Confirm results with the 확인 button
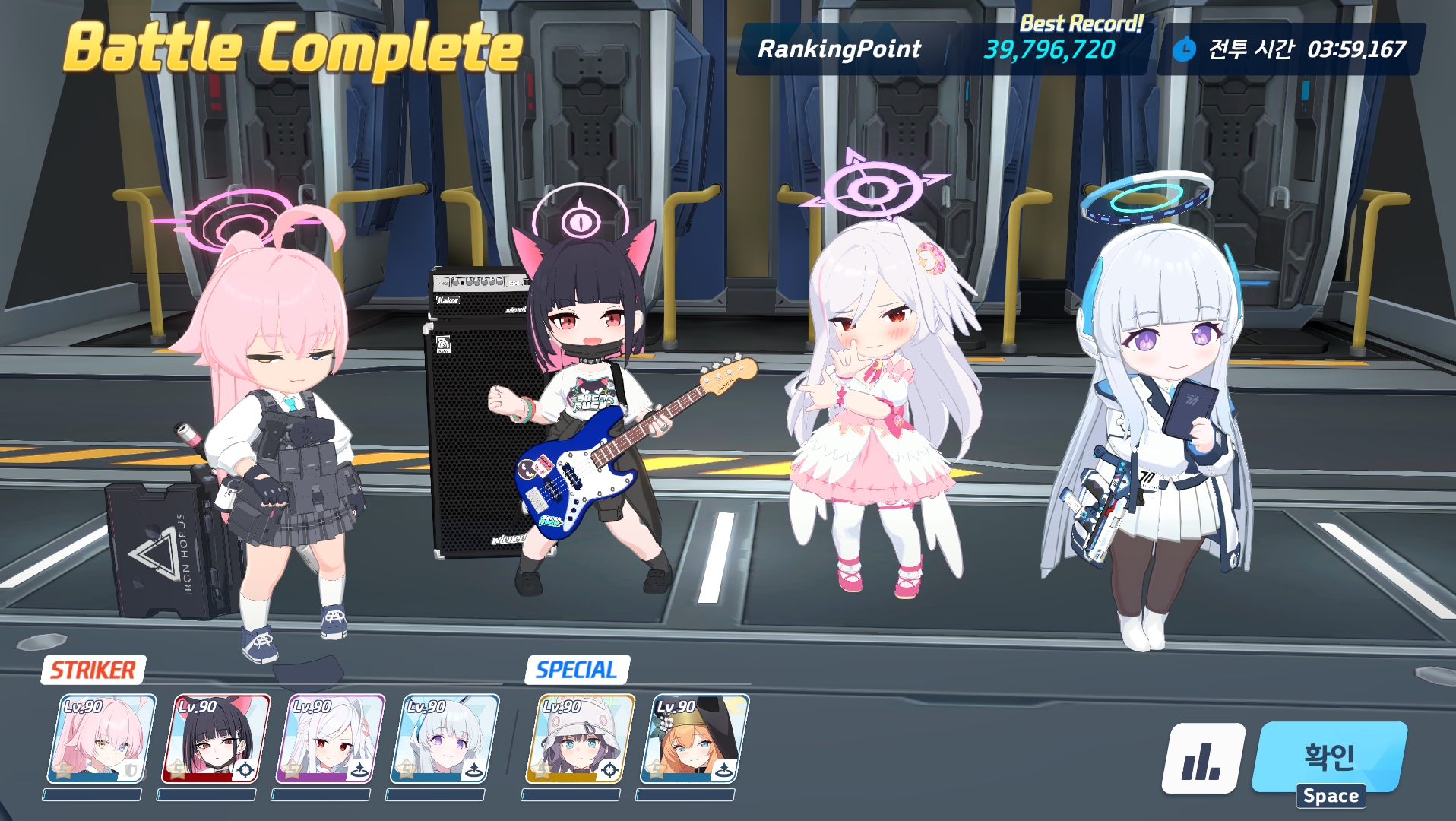 click(1330, 756)
